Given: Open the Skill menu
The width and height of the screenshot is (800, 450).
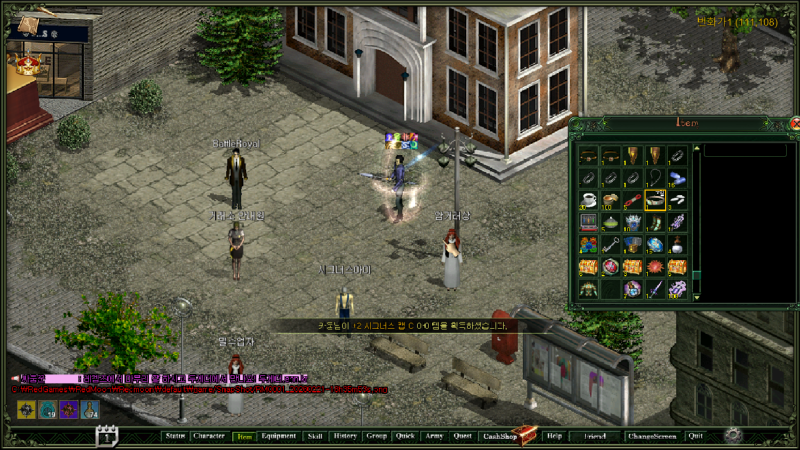Looking at the screenshot, I should [315, 436].
